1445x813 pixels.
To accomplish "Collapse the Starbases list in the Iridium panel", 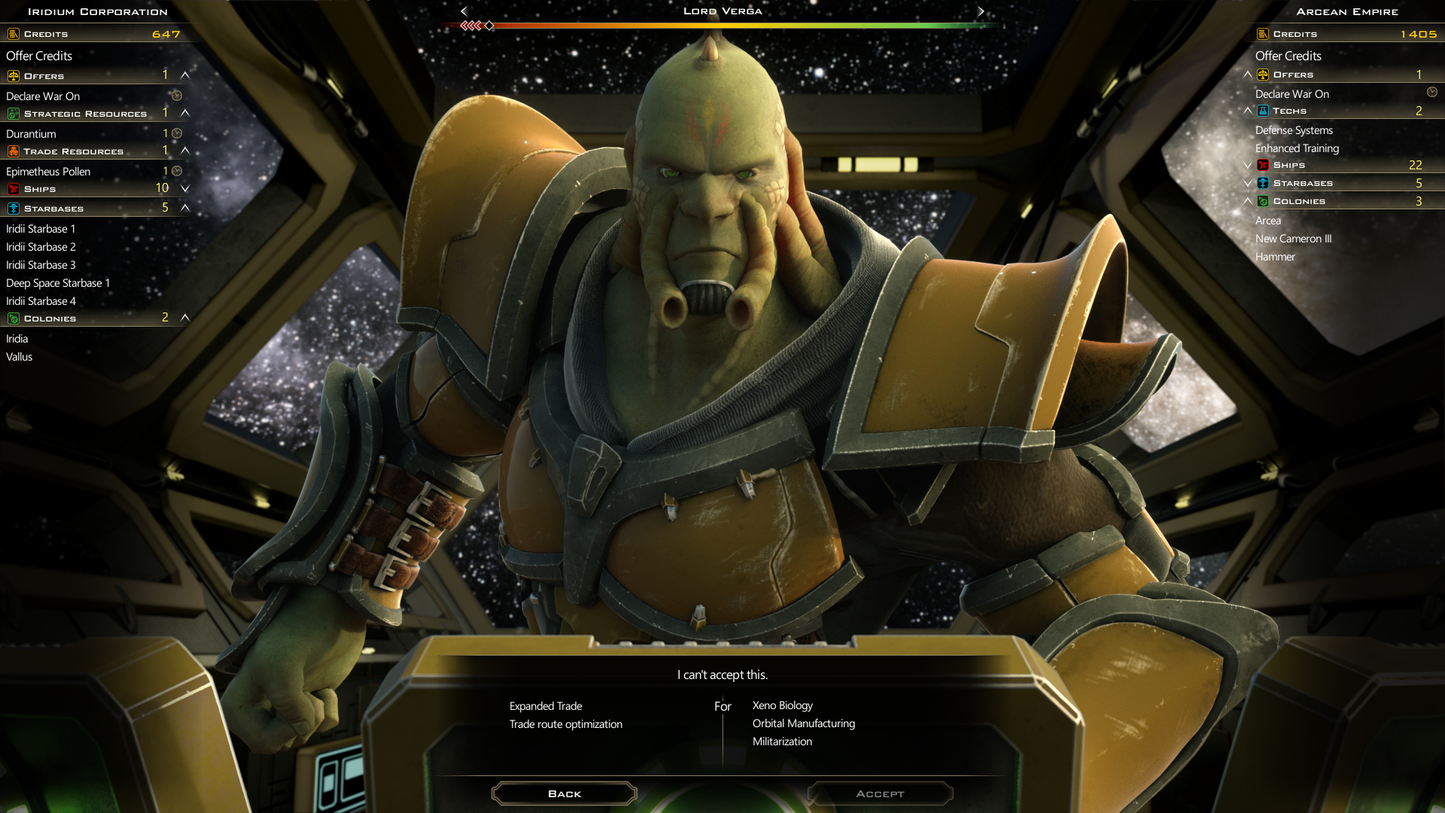I will (183, 207).
